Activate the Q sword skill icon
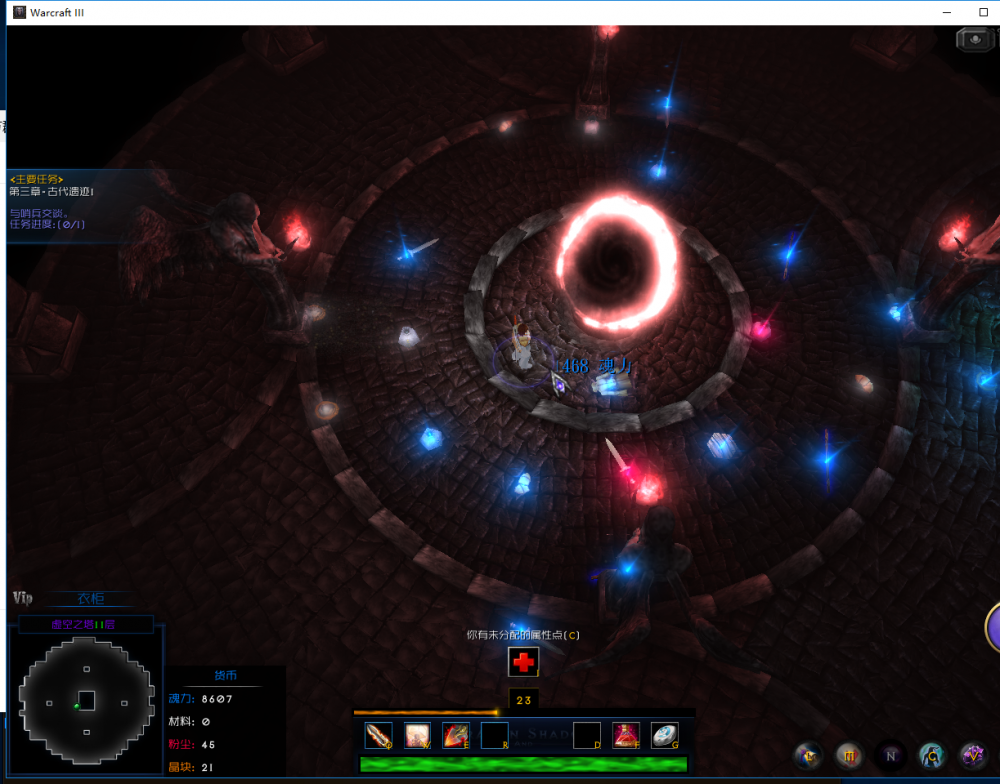1000x784 pixels. point(379,736)
